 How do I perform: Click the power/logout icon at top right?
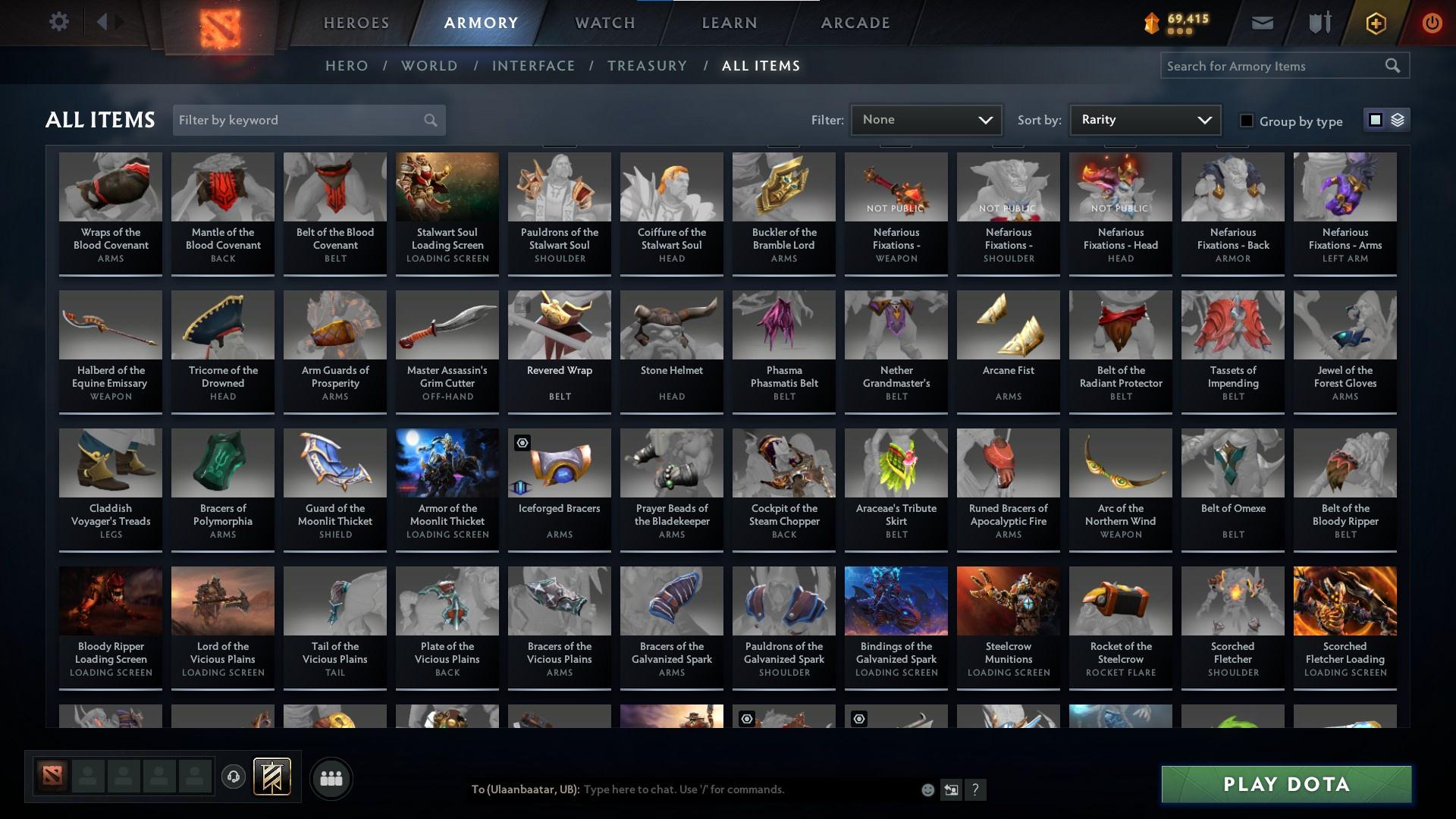click(1432, 22)
